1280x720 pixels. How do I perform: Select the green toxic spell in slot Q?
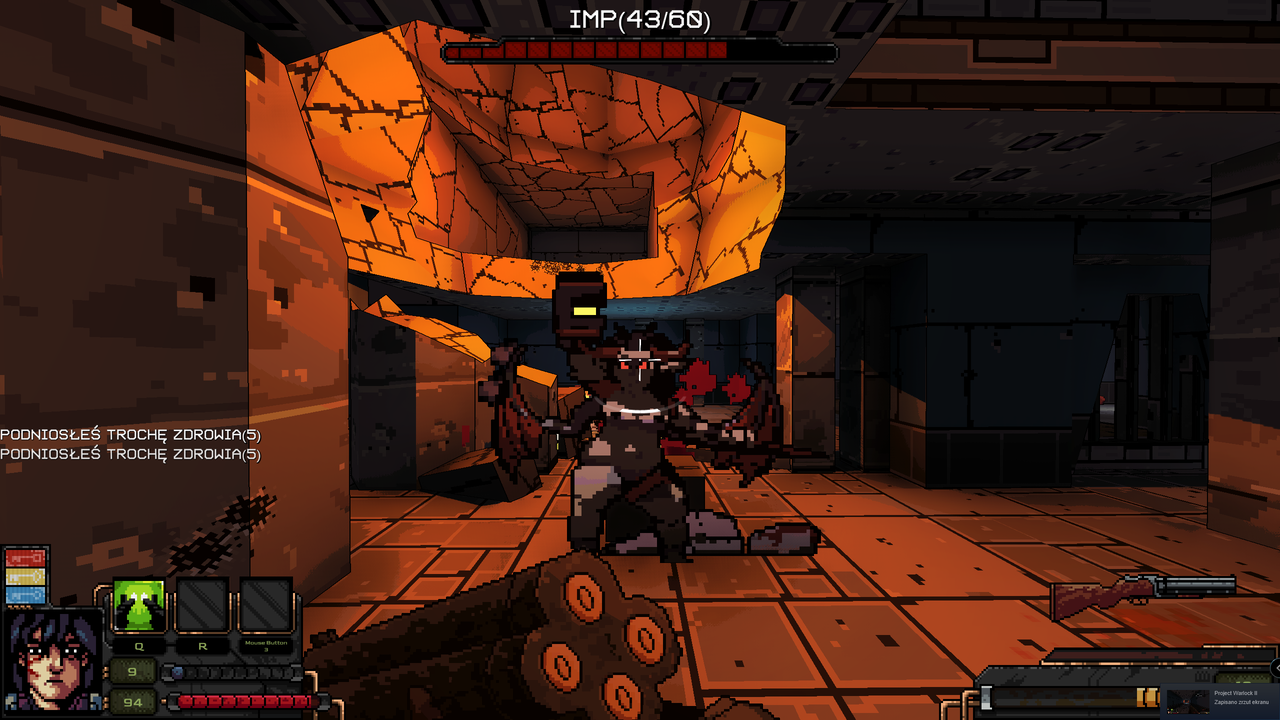coord(139,604)
